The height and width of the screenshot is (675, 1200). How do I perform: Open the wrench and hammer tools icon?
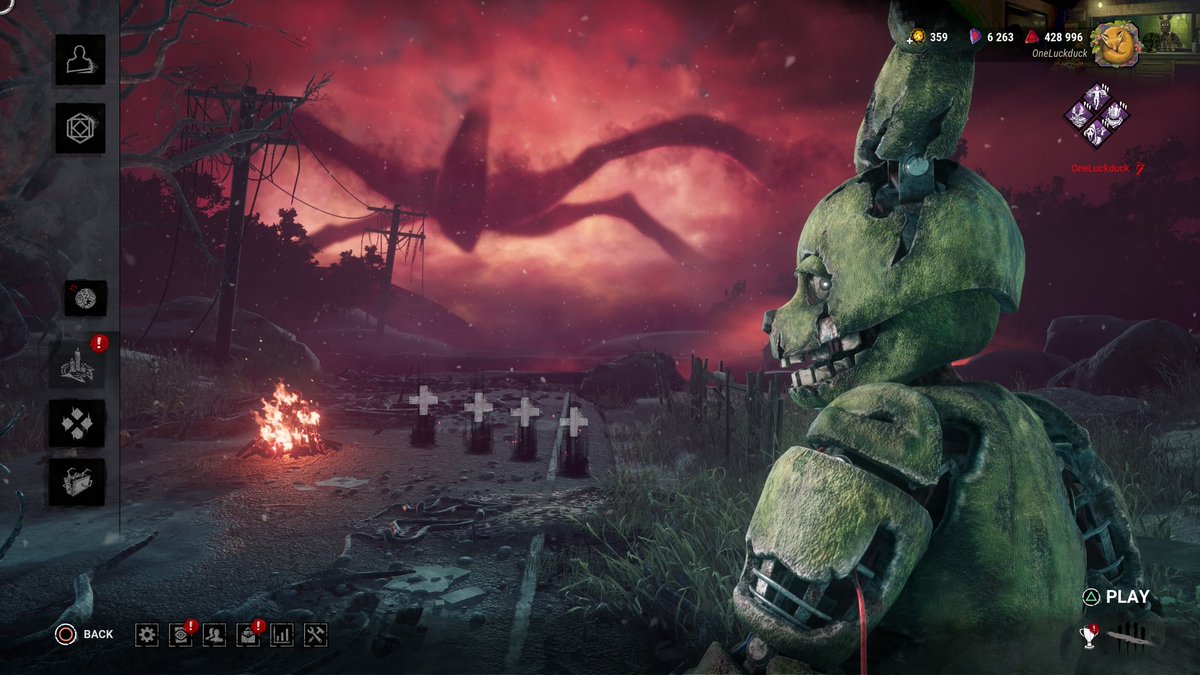[316, 634]
